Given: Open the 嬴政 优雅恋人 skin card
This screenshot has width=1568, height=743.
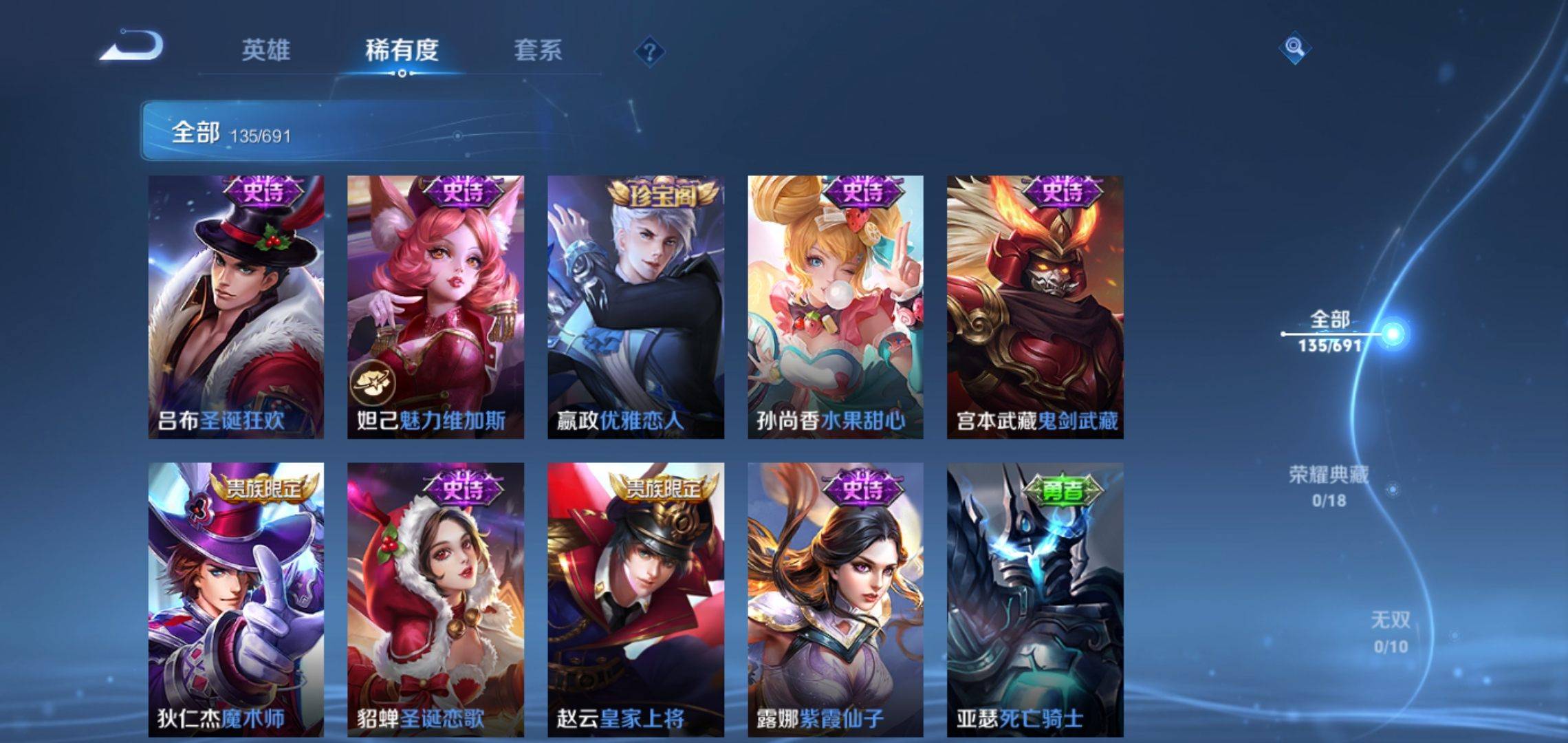Looking at the screenshot, I should click(635, 307).
